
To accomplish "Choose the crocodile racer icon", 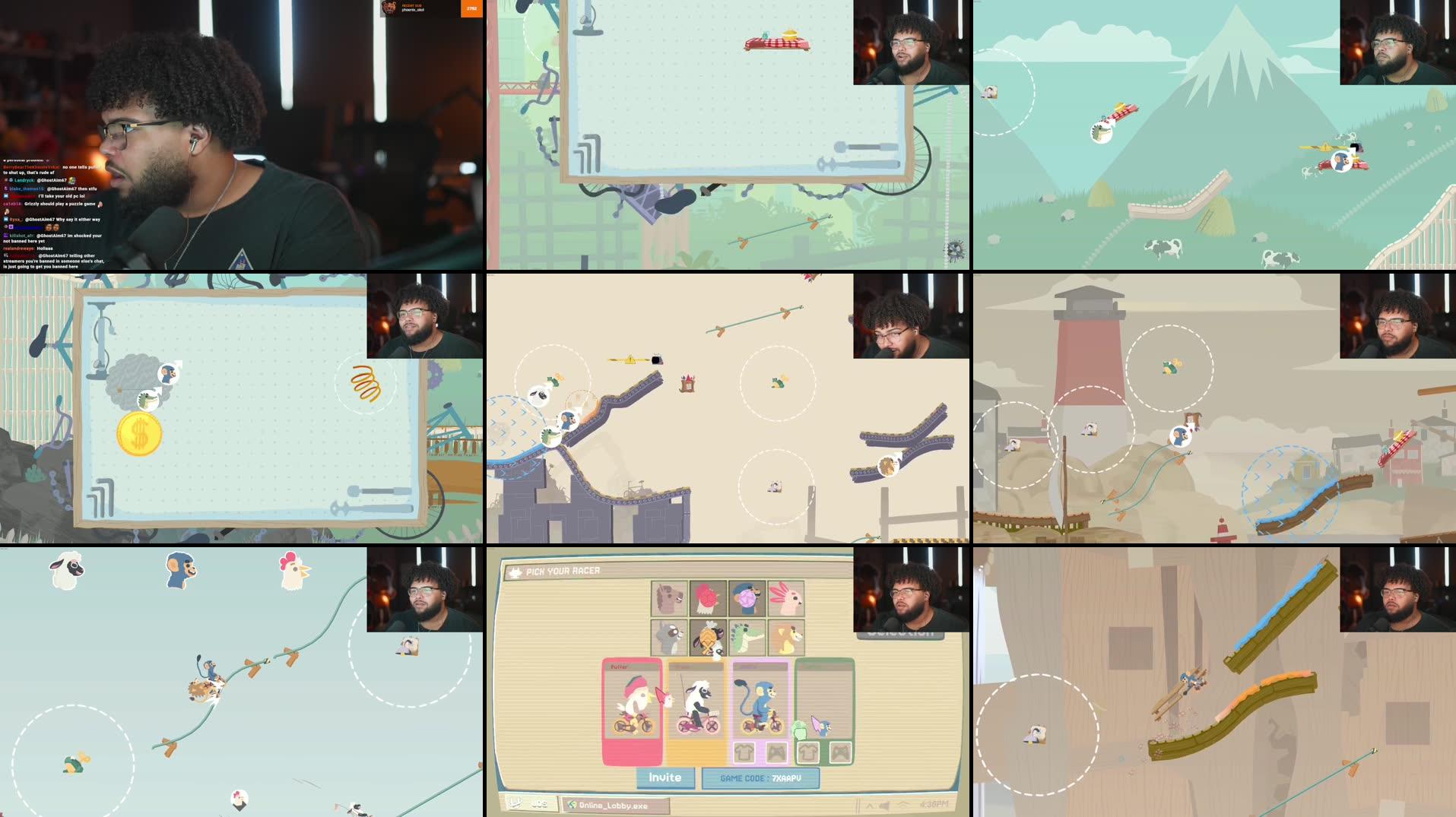I will tap(747, 638).
